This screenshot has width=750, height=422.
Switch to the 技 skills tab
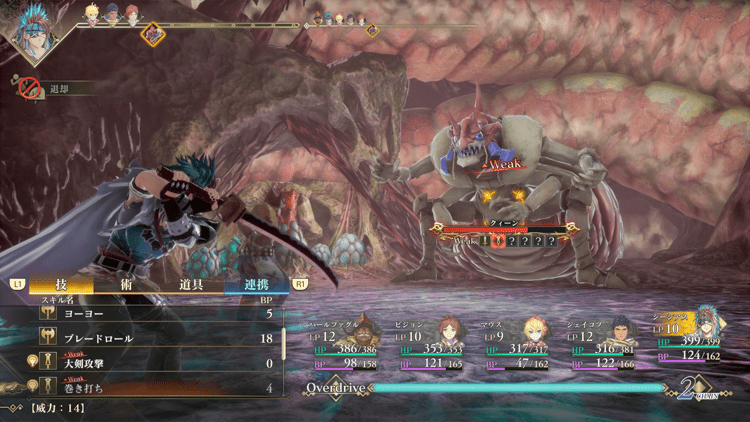pos(61,285)
